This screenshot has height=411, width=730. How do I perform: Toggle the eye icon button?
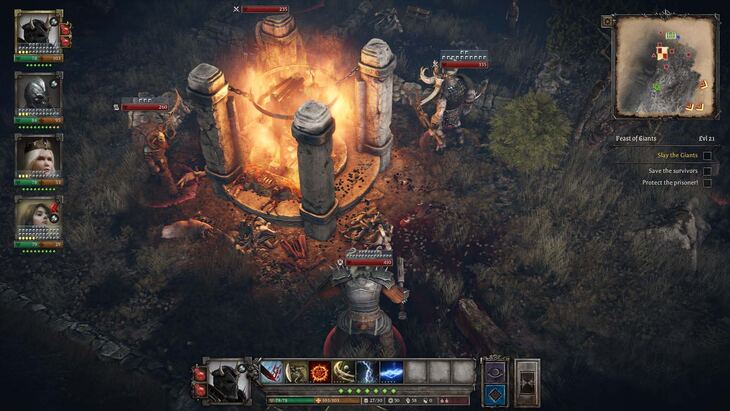tap(495, 370)
